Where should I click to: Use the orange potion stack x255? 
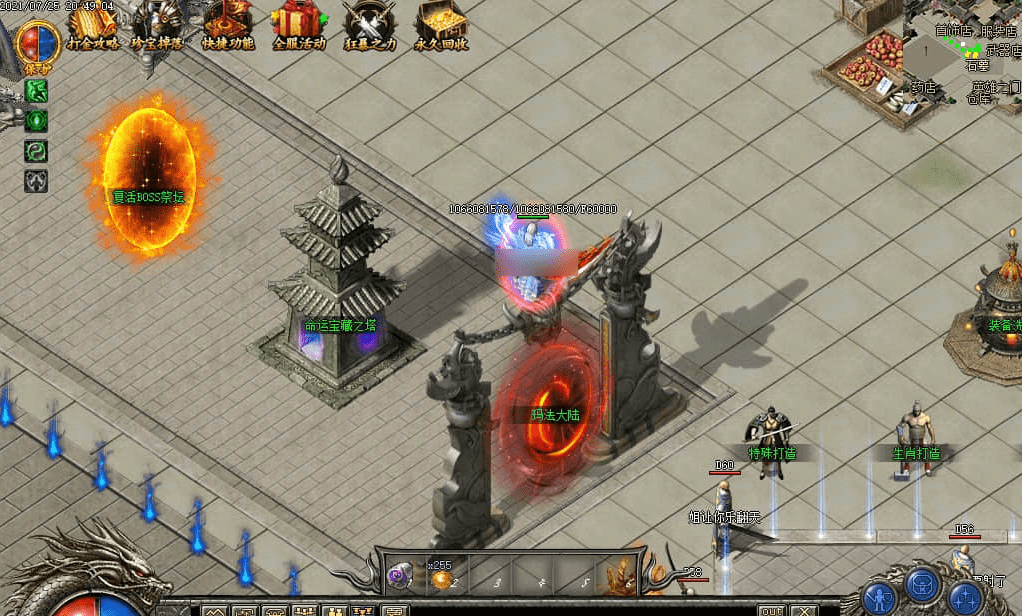(x=441, y=579)
